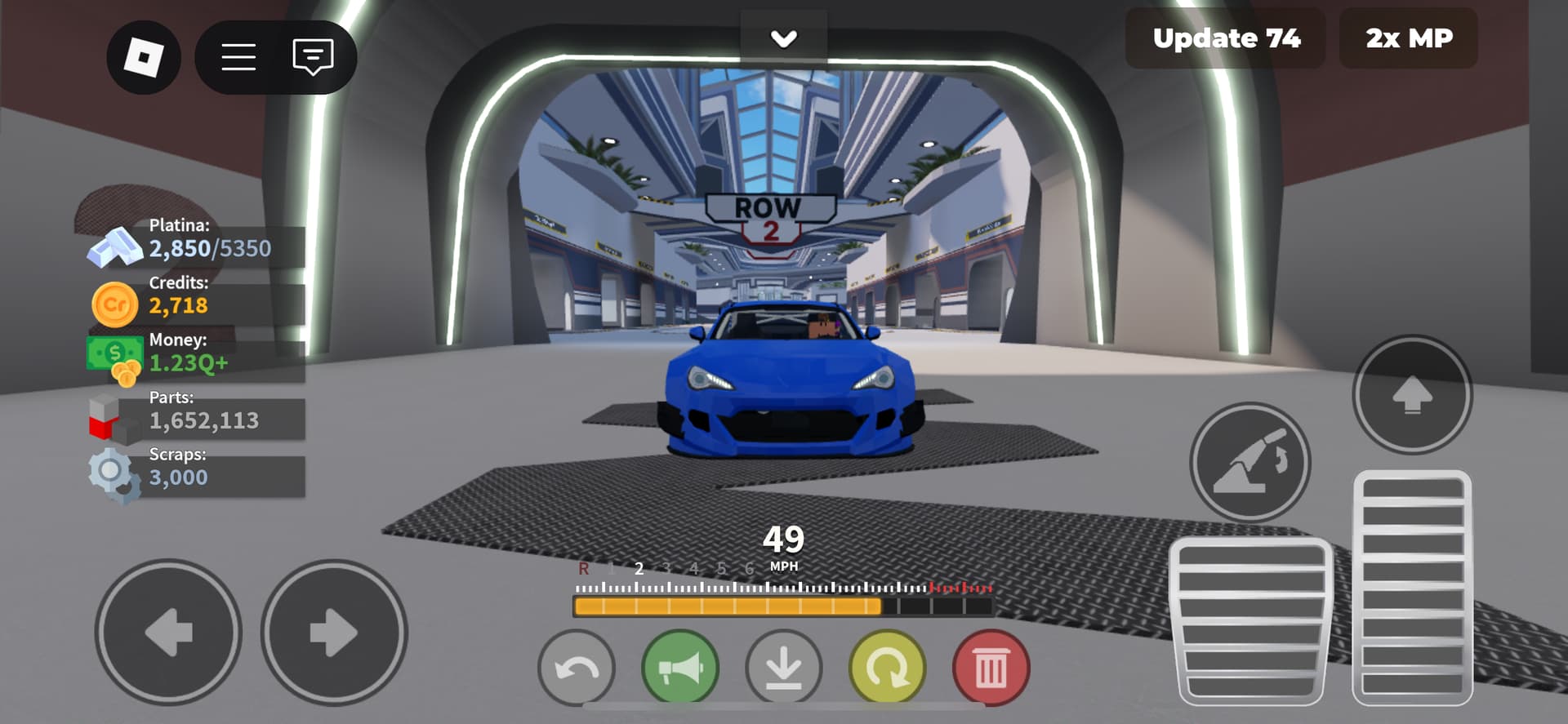
Task: Step on the wide brake pedal
Action: click(1251, 622)
